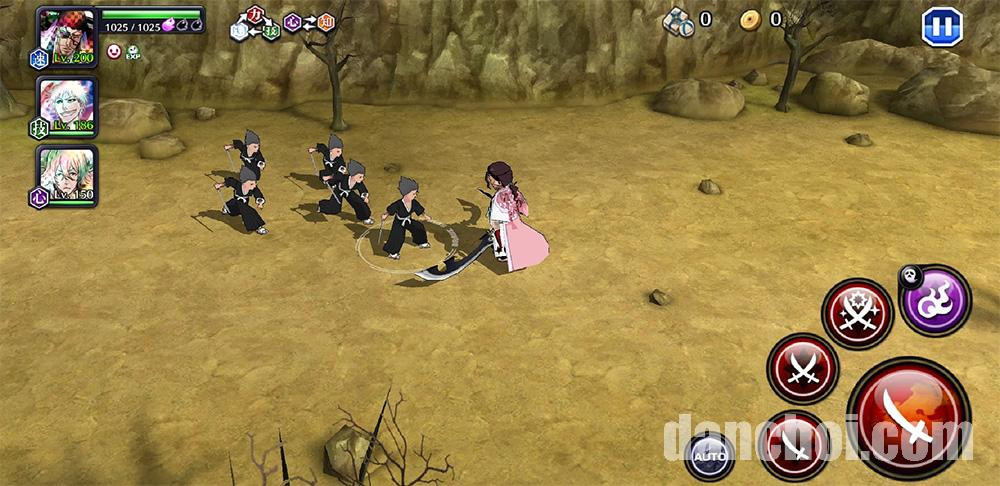Open the attribute affinity chart icon

click(x=281, y=22)
